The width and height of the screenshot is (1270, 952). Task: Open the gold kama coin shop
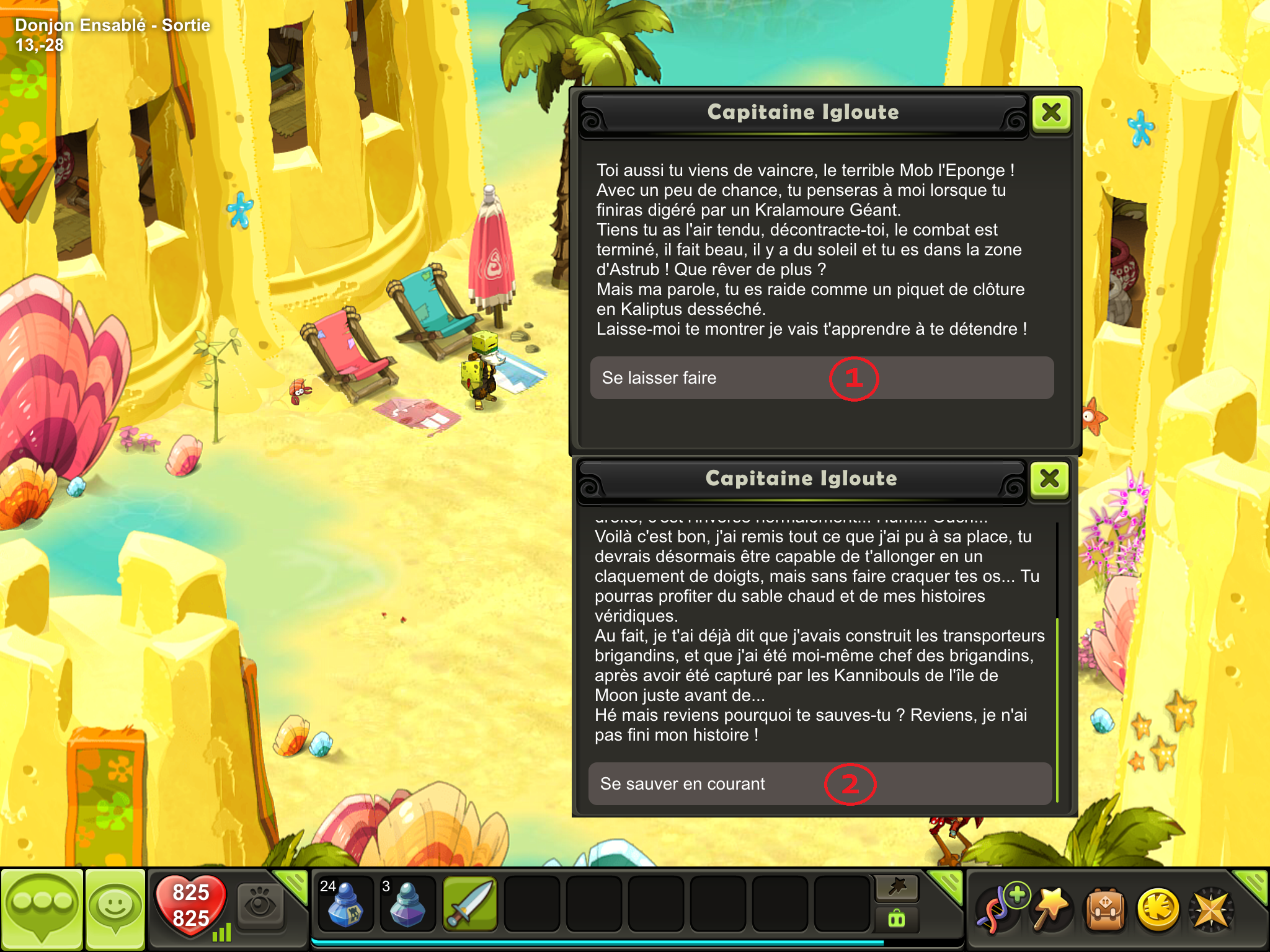click(x=1157, y=909)
